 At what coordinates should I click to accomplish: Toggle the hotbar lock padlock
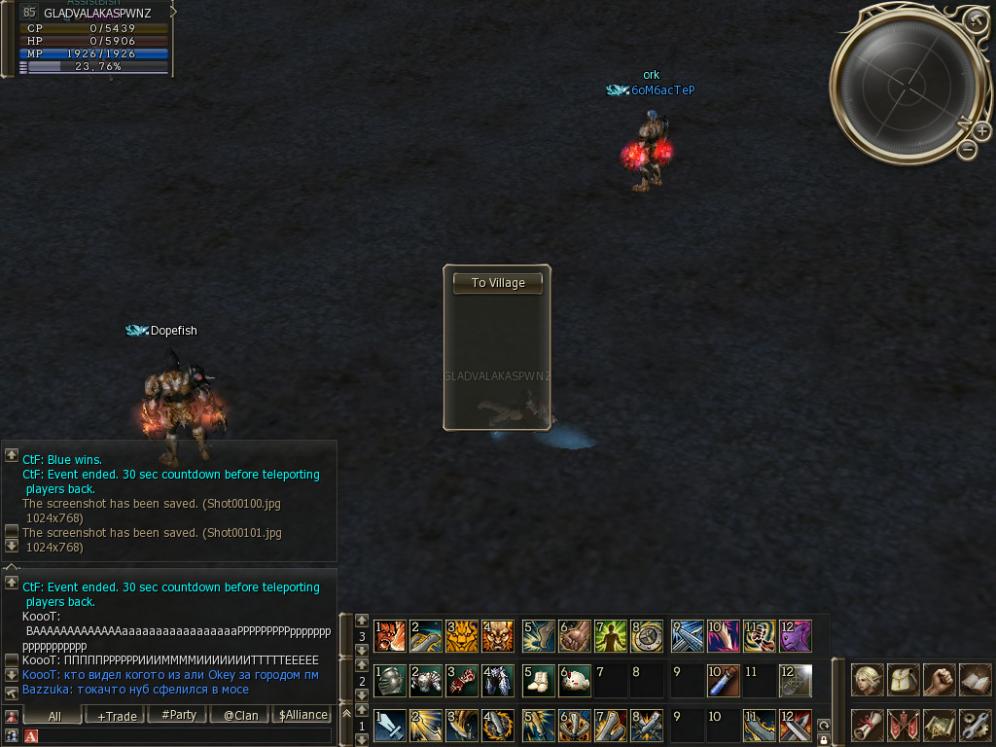[823, 741]
